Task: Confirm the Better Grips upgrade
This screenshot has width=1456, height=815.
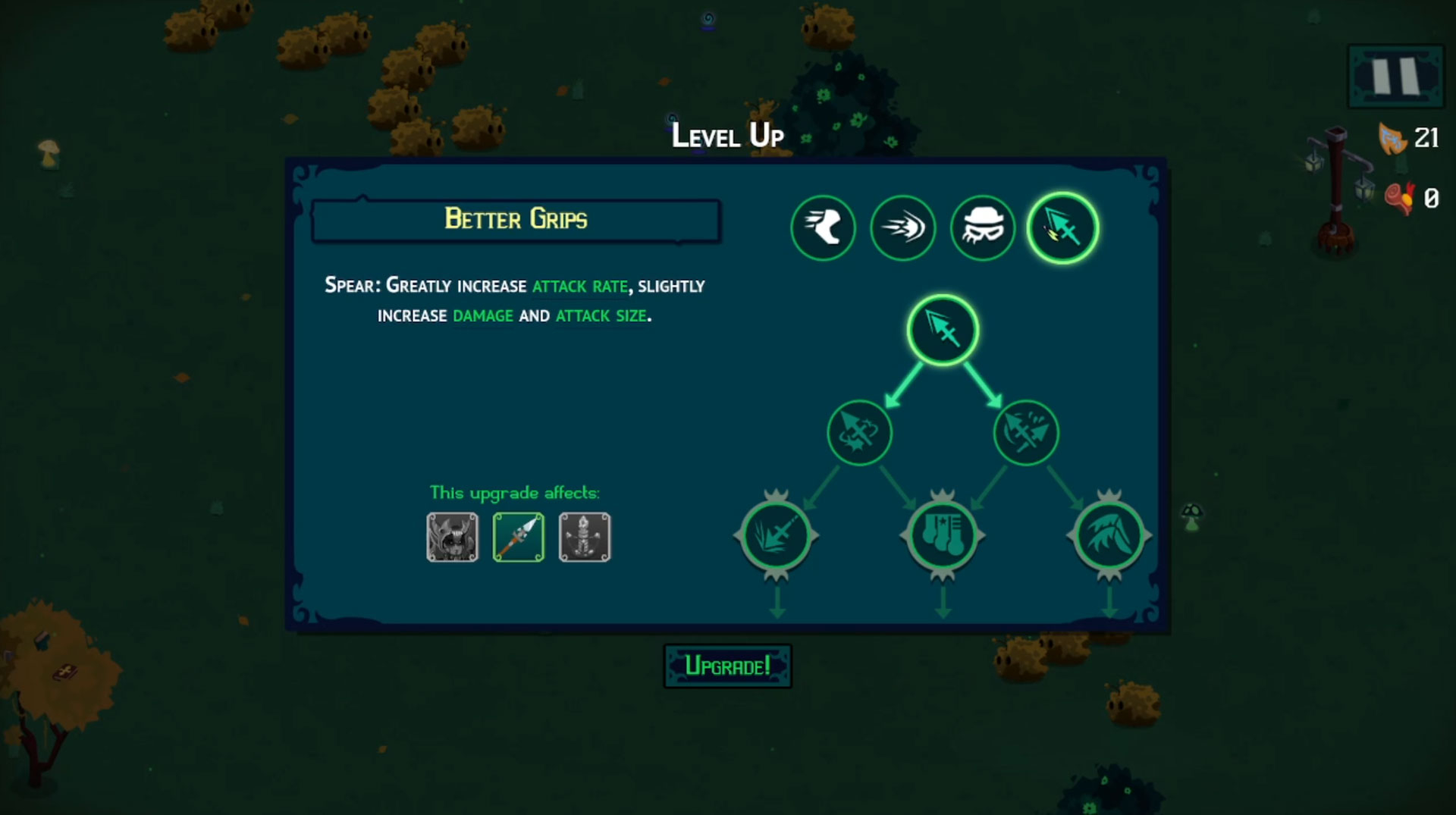Action: coord(727,666)
